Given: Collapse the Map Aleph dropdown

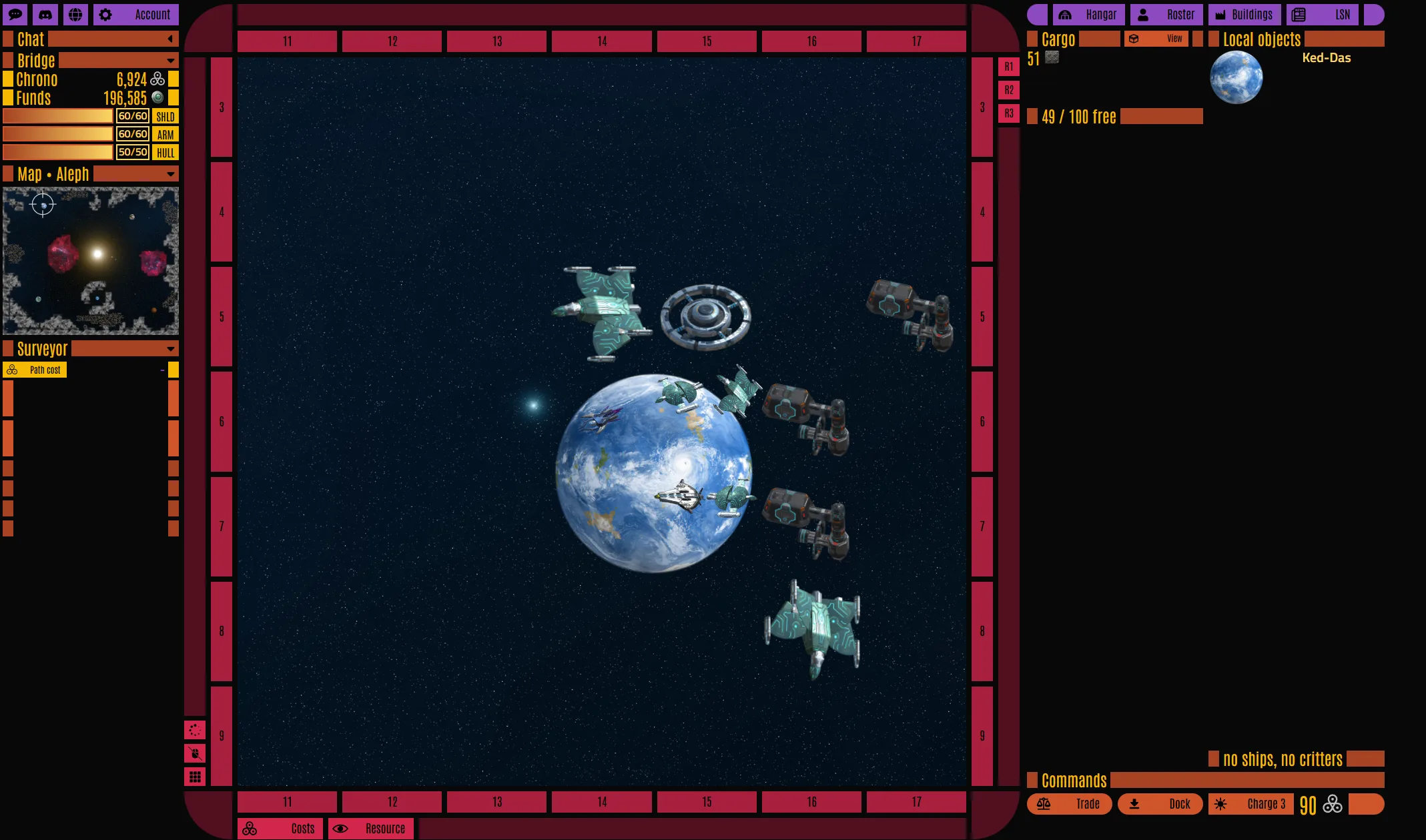Looking at the screenshot, I should (170, 175).
